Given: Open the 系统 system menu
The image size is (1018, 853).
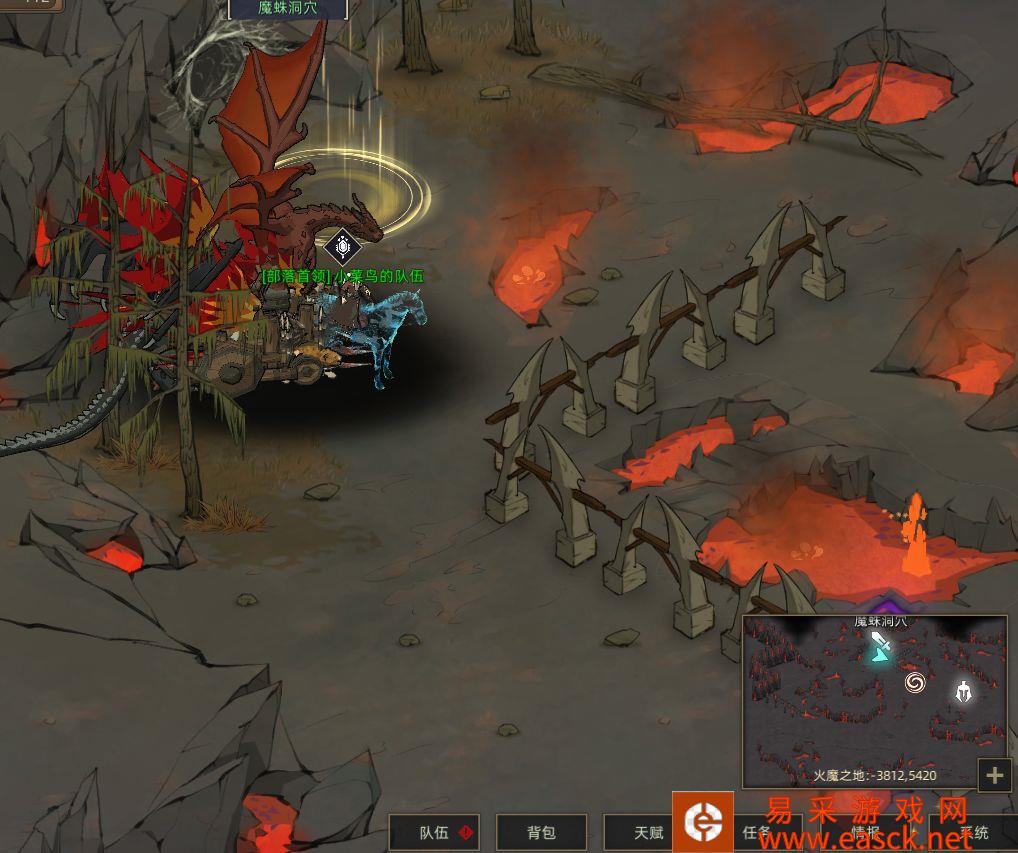Looking at the screenshot, I should tap(973, 832).
